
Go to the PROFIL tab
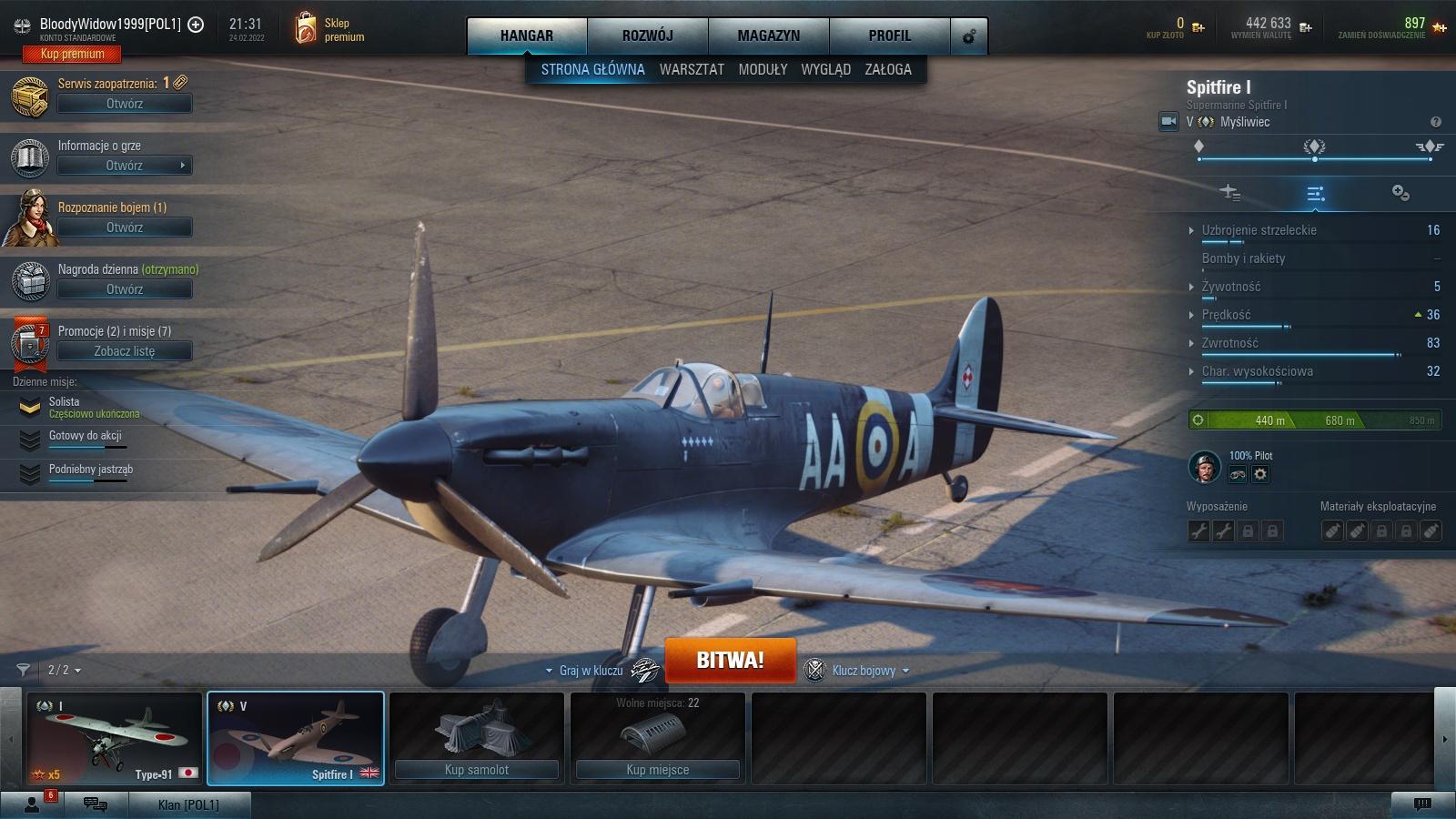coord(889,35)
